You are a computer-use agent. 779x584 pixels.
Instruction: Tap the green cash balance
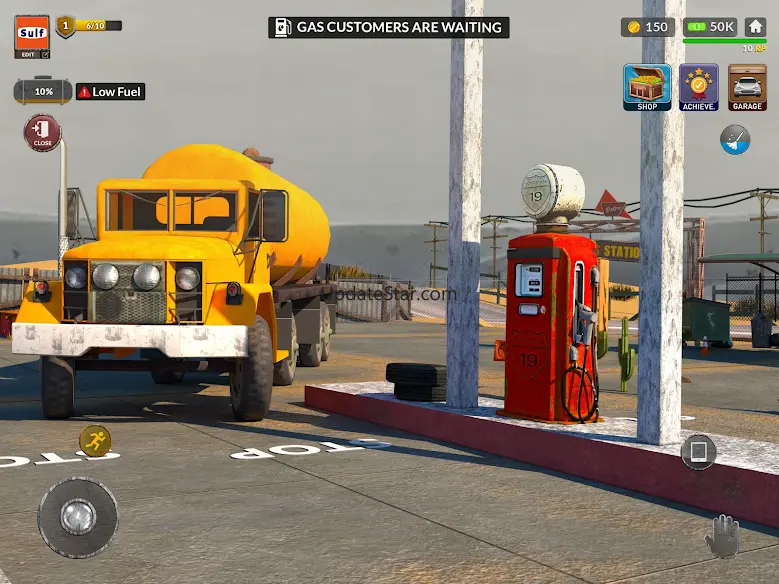tap(710, 27)
